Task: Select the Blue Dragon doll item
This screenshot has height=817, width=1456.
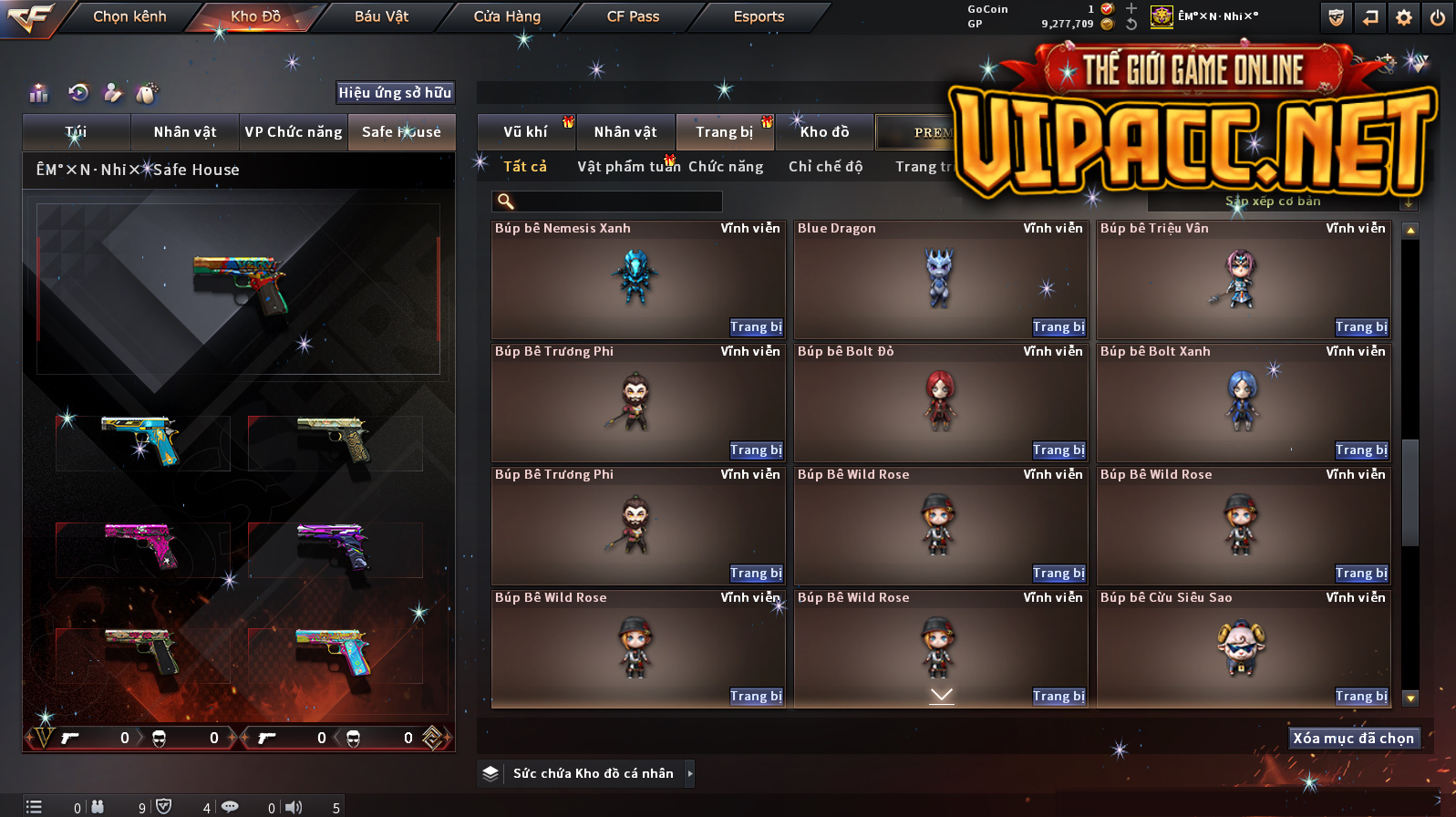Action: [x=940, y=278]
